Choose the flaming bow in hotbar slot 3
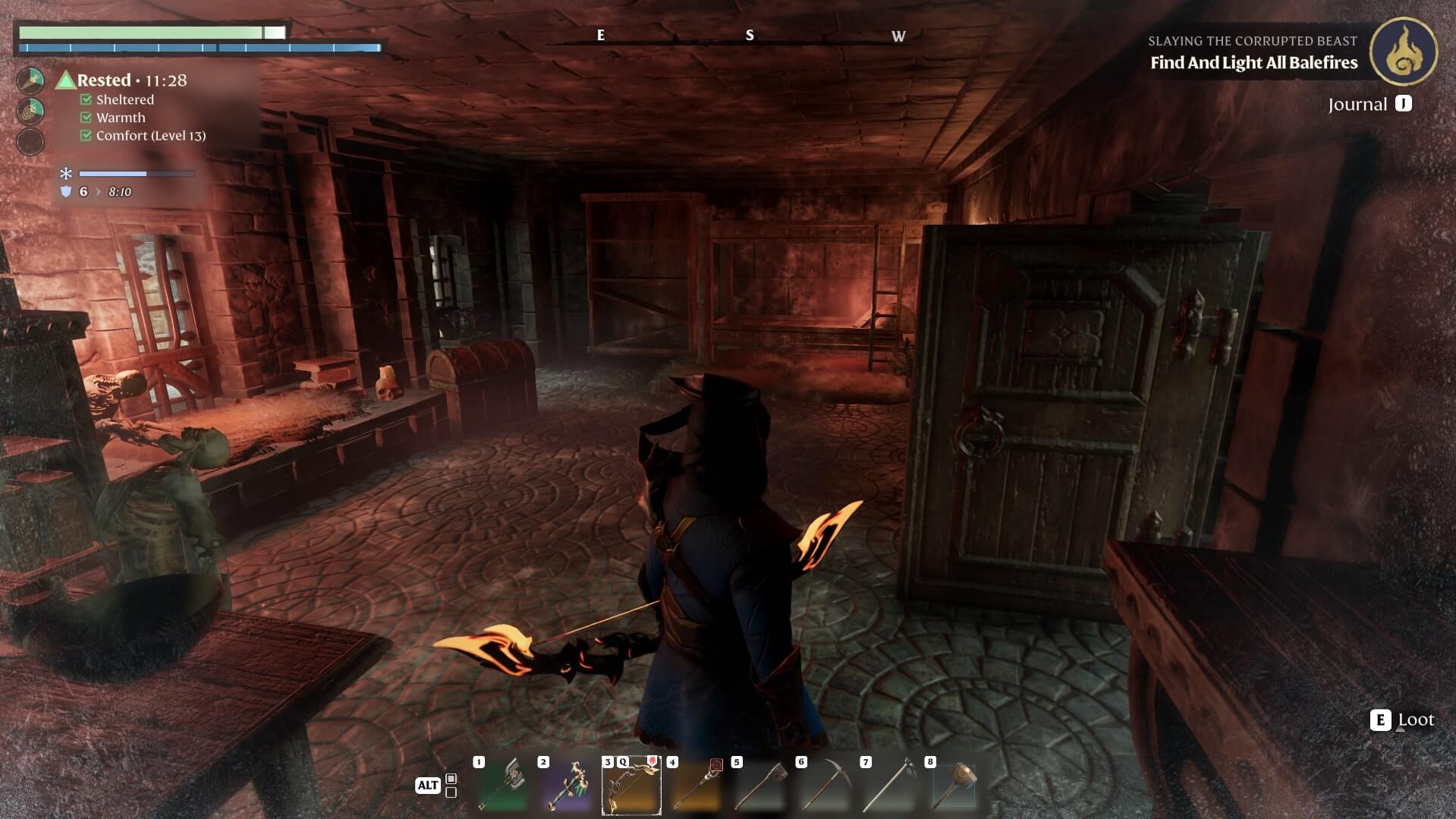1456x819 pixels. 631,786
